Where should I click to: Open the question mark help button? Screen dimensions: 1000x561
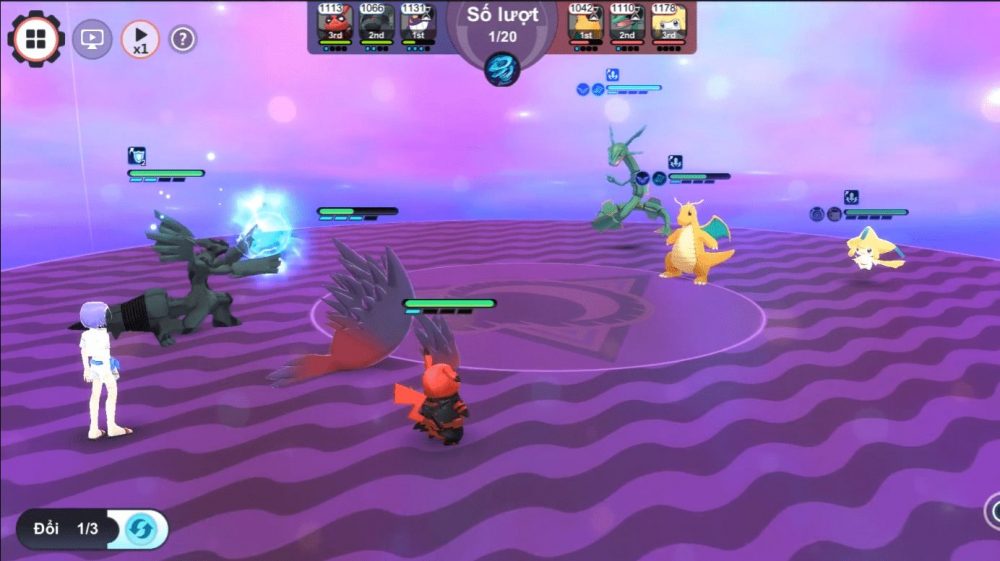(x=183, y=39)
